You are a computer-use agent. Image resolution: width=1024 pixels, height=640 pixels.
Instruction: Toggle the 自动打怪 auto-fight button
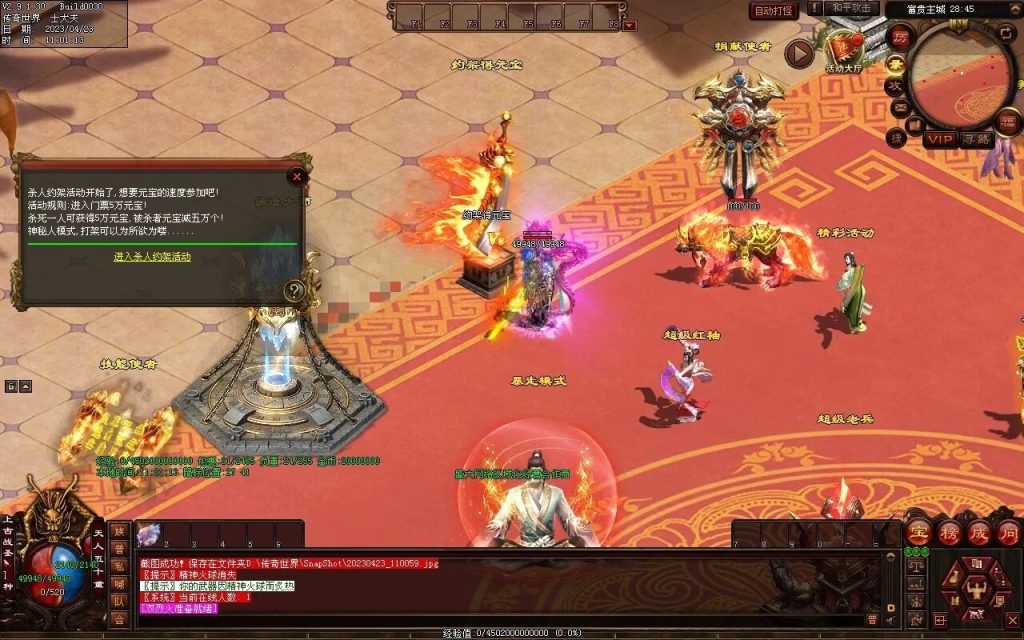[774, 11]
